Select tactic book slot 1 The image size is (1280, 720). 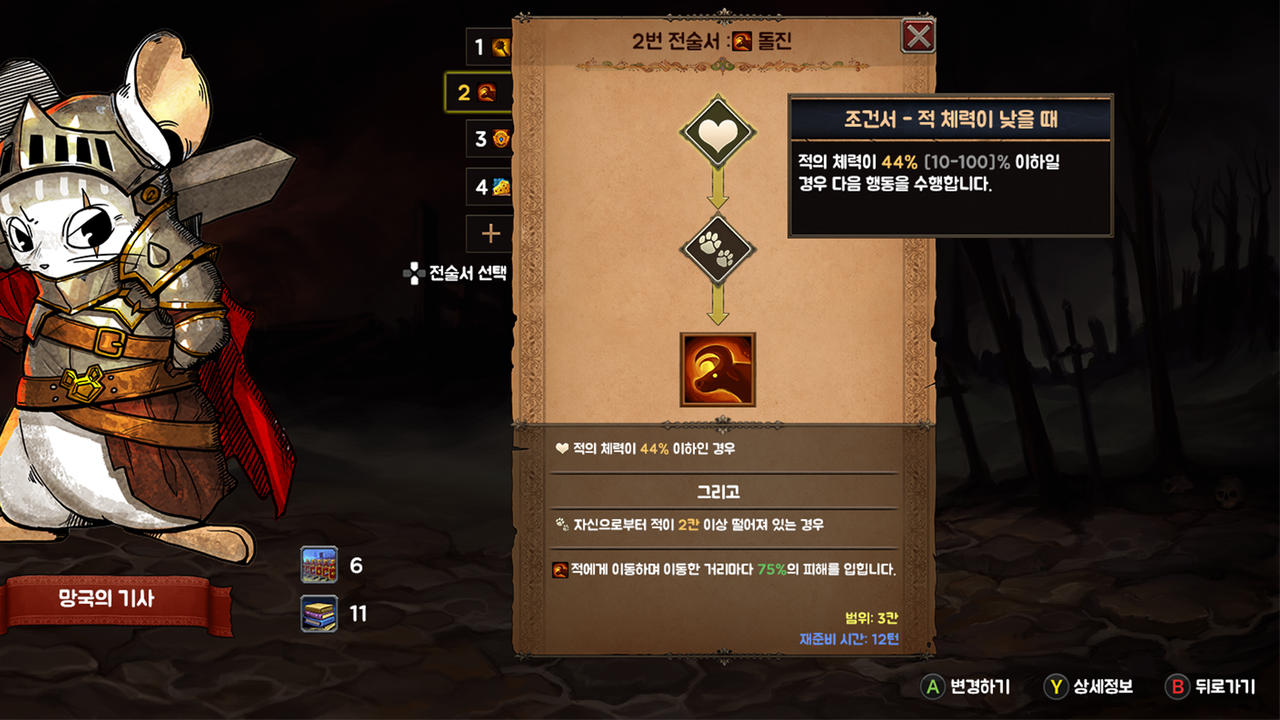tap(489, 47)
